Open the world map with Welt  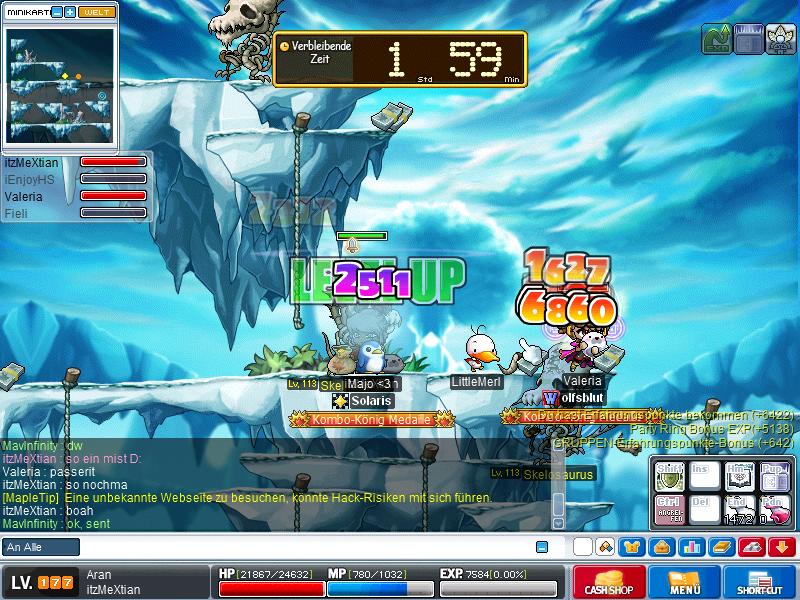(x=97, y=11)
